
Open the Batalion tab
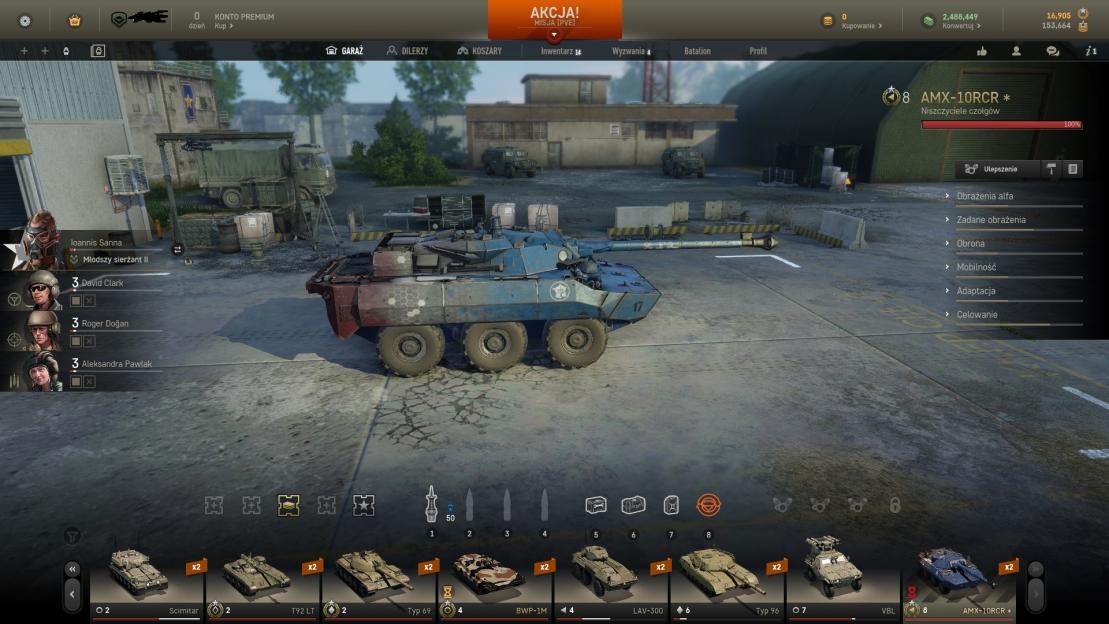pyautogui.click(x=697, y=51)
